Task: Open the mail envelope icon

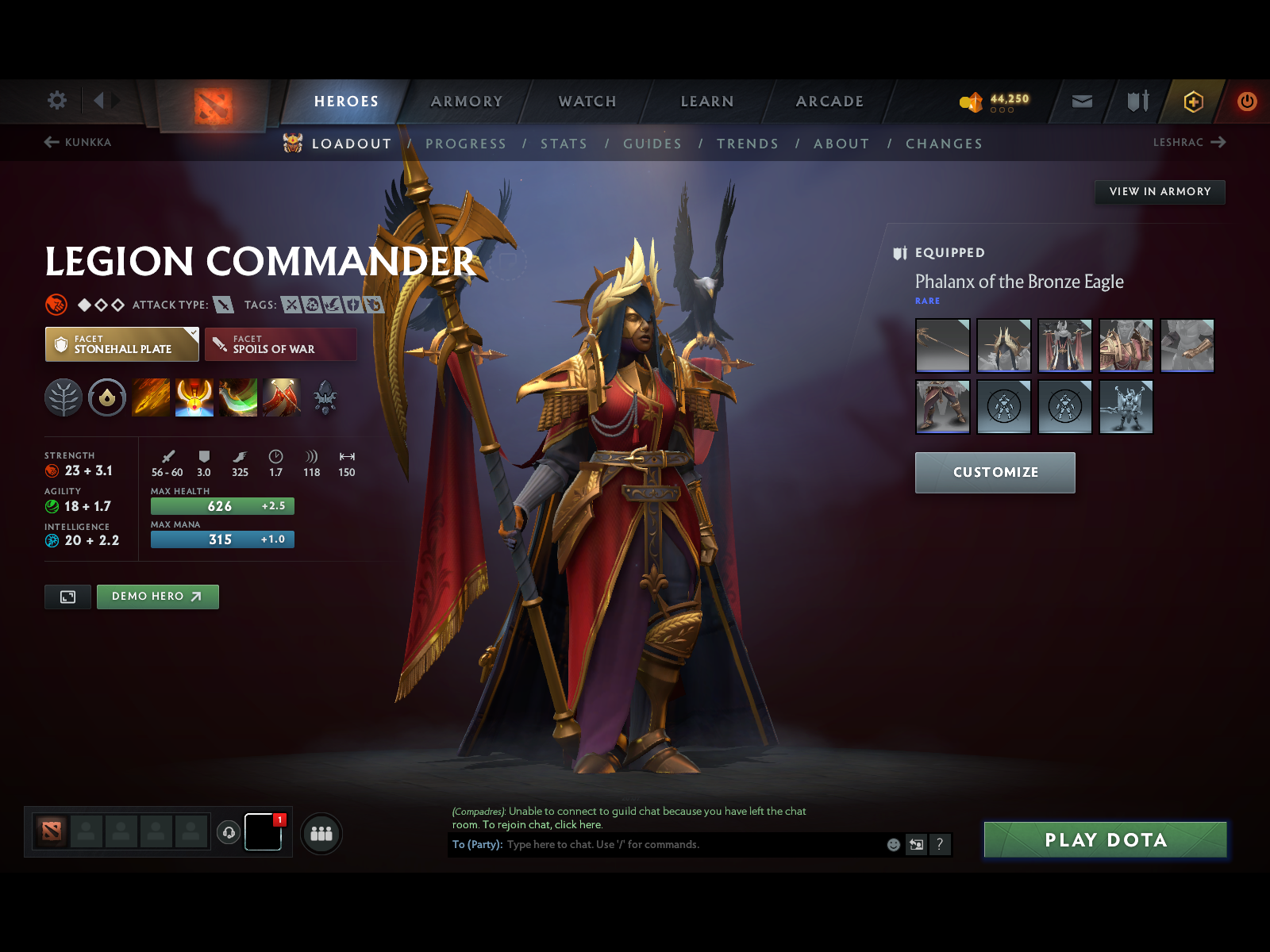Action: tap(1081, 101)
